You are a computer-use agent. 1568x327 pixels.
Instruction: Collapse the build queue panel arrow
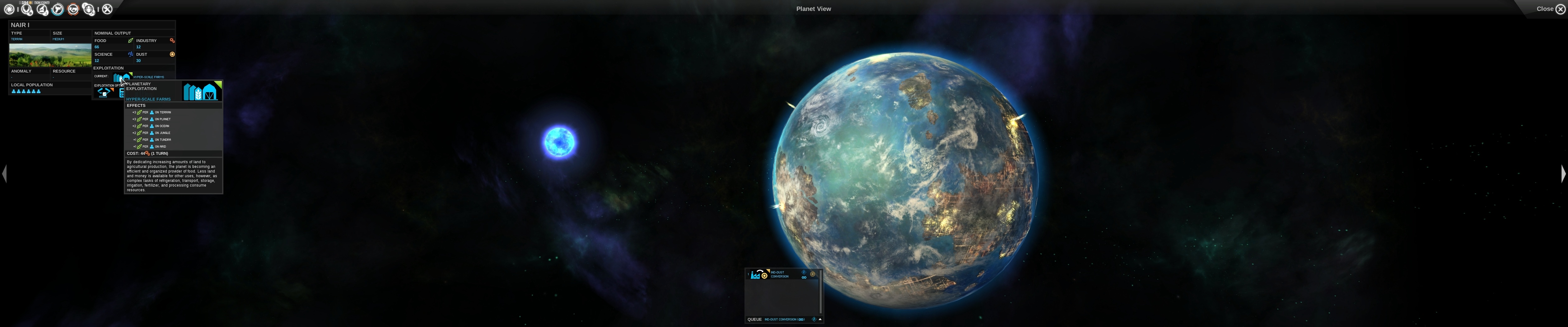tap(820, 319)
